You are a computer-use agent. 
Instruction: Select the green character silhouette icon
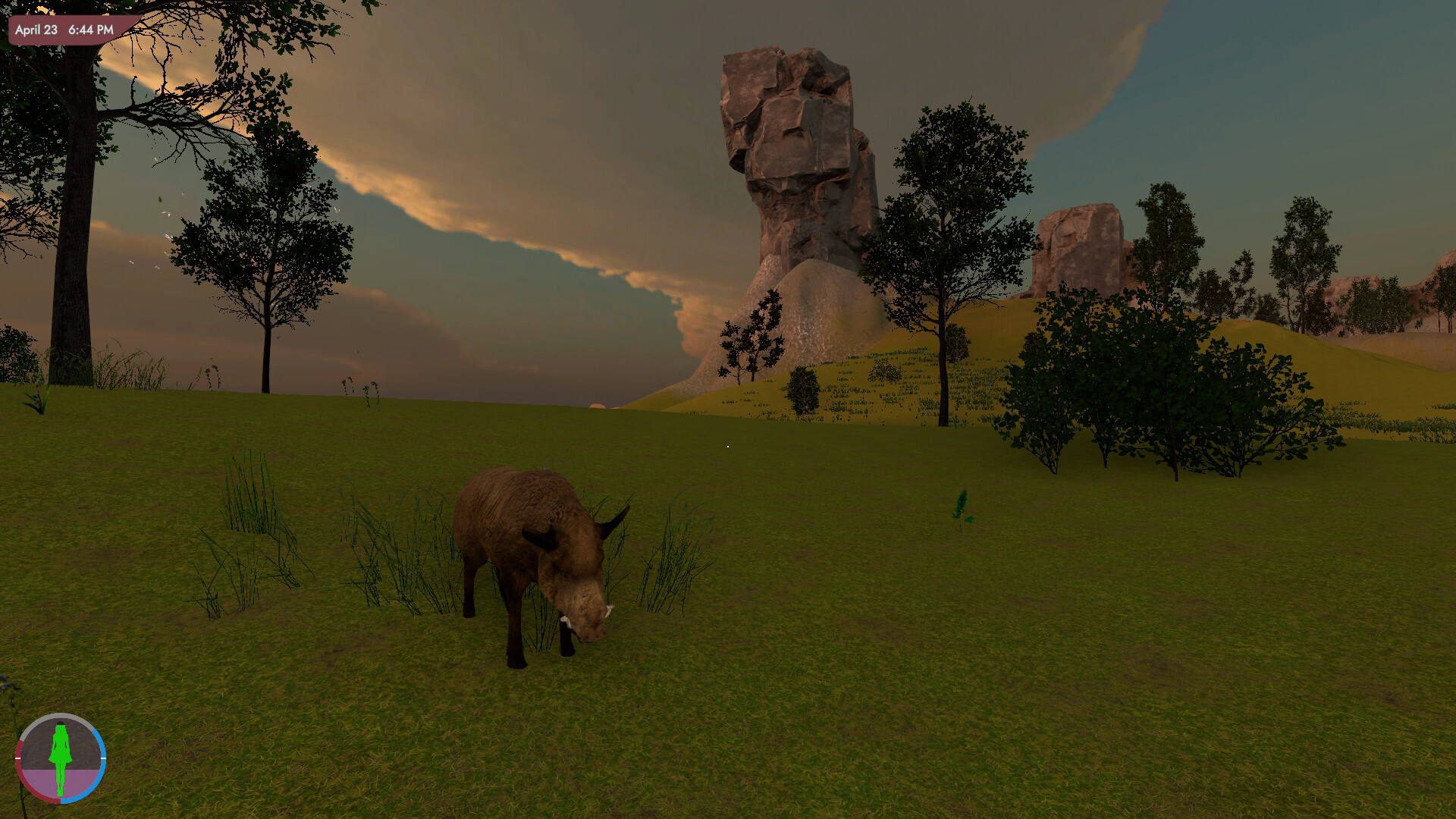pyautogui.click(x=61, y=758)
